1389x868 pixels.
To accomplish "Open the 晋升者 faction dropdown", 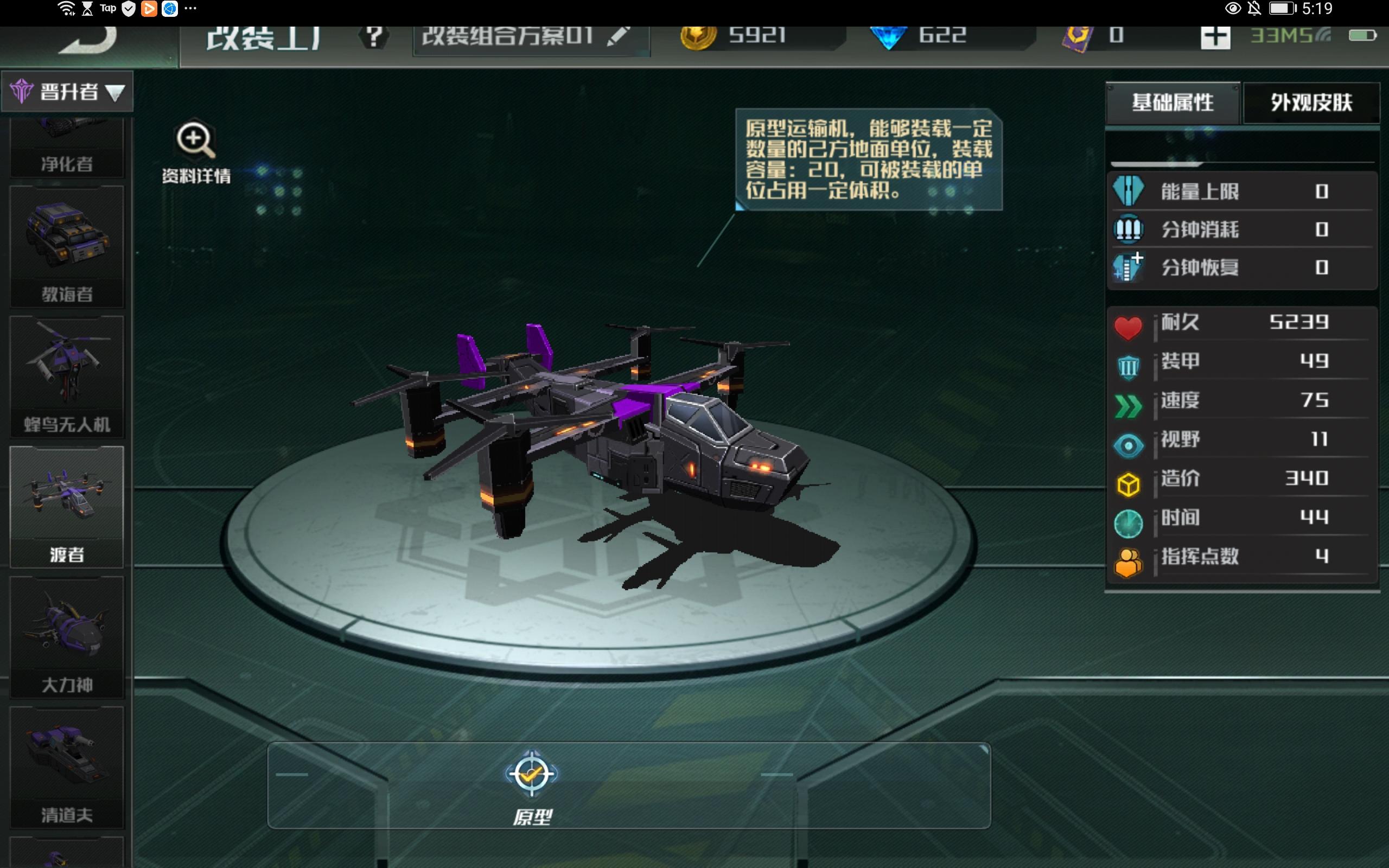I will point(68,92).
